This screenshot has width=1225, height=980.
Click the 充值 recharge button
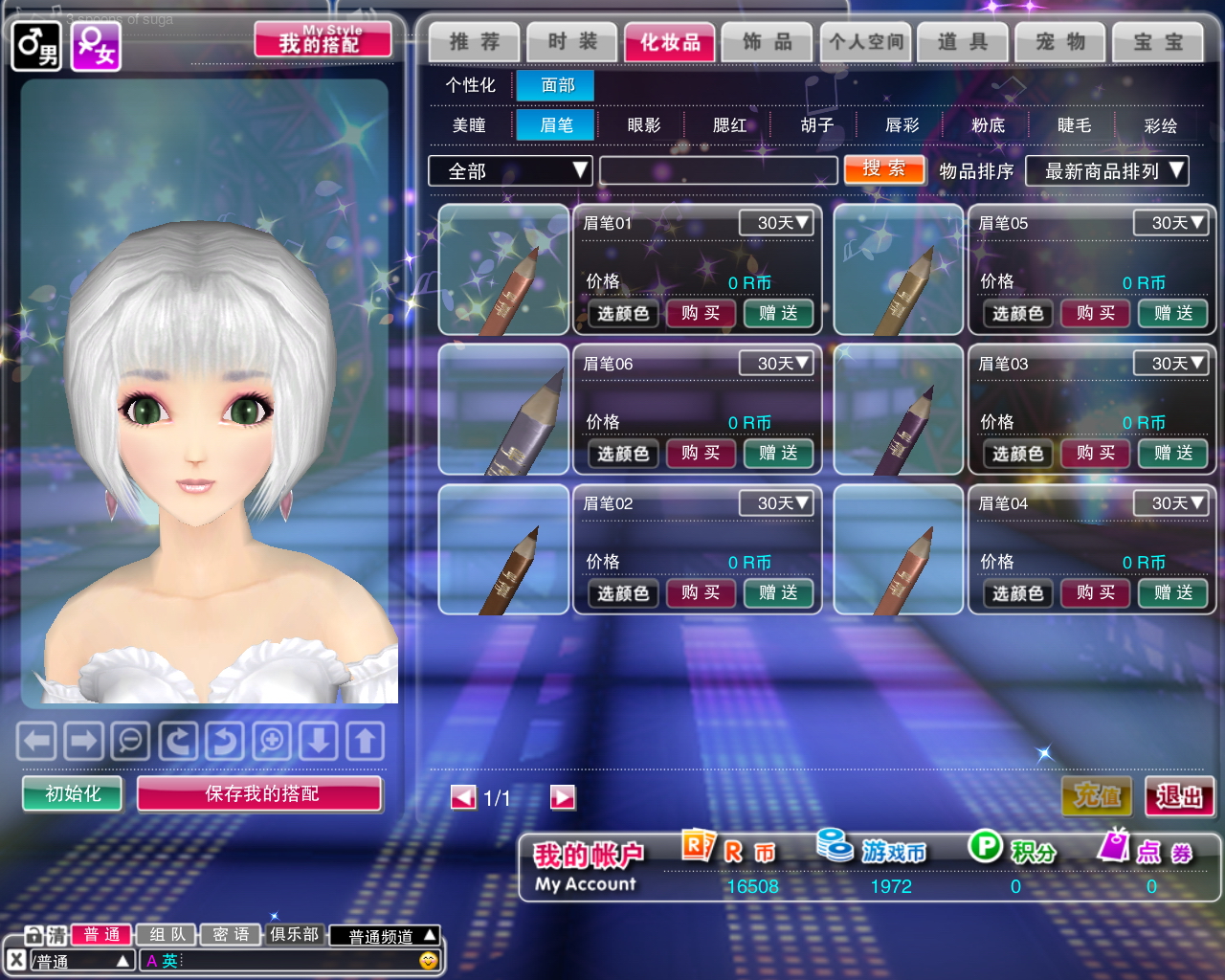click(1097, 795)
